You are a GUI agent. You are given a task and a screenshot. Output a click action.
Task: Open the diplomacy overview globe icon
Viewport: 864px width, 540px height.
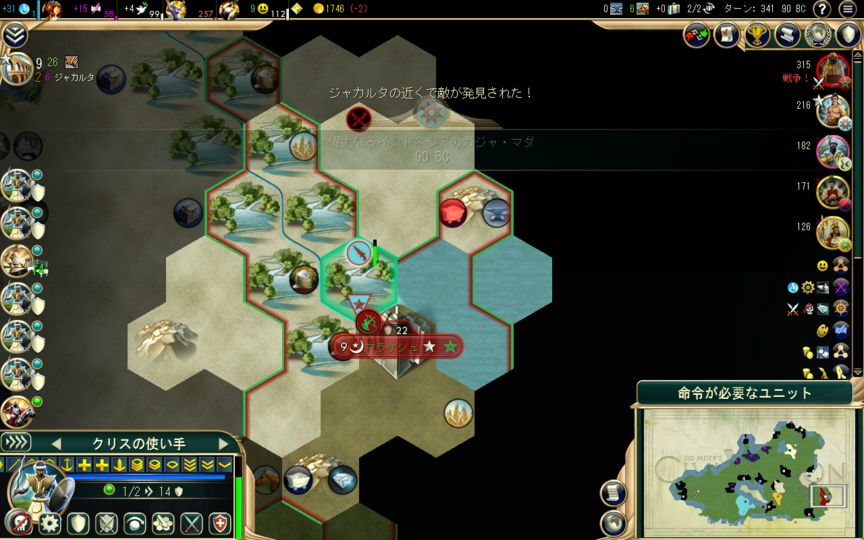819,35
